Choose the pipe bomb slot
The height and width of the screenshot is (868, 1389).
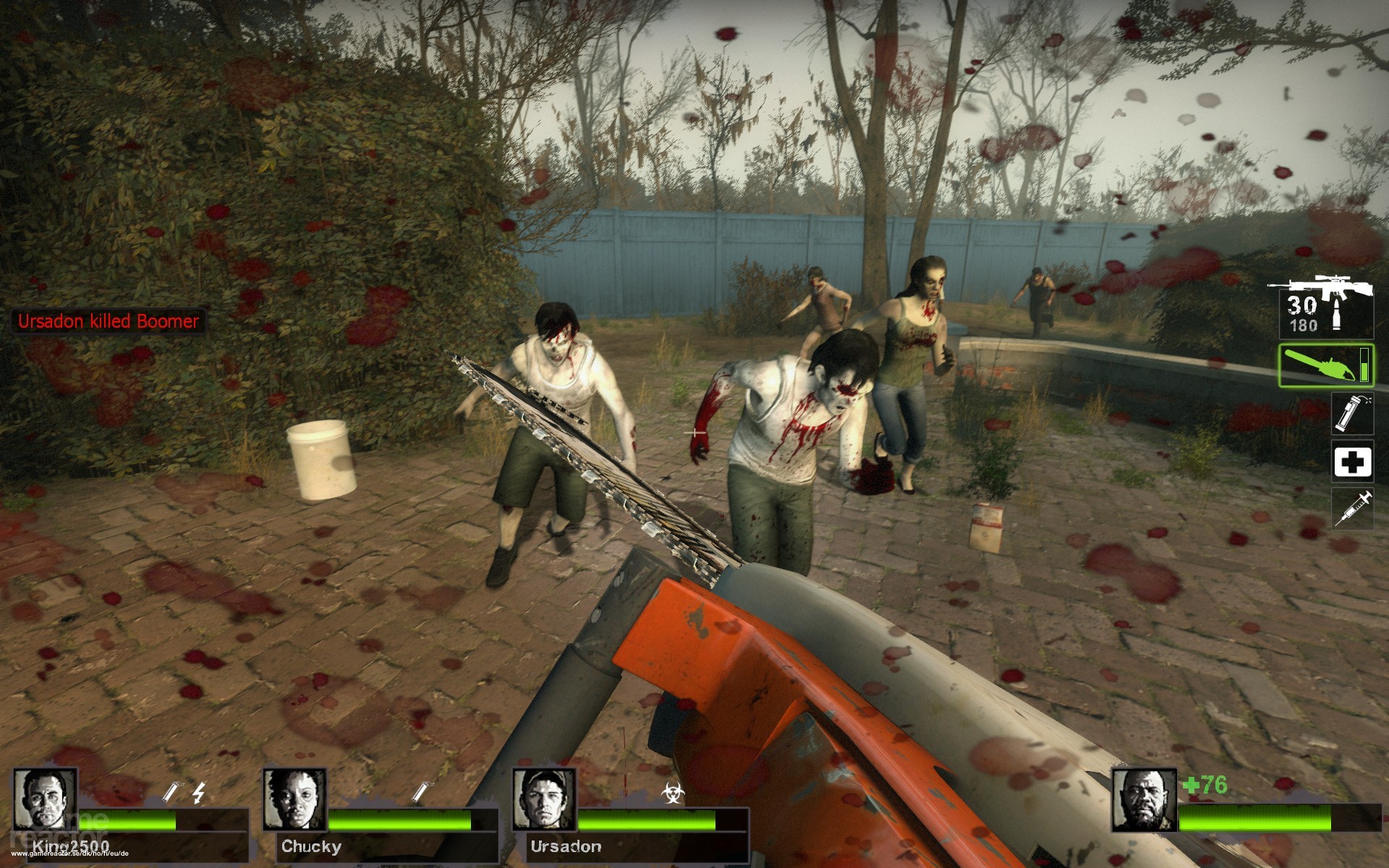[x=1352, y=414]
